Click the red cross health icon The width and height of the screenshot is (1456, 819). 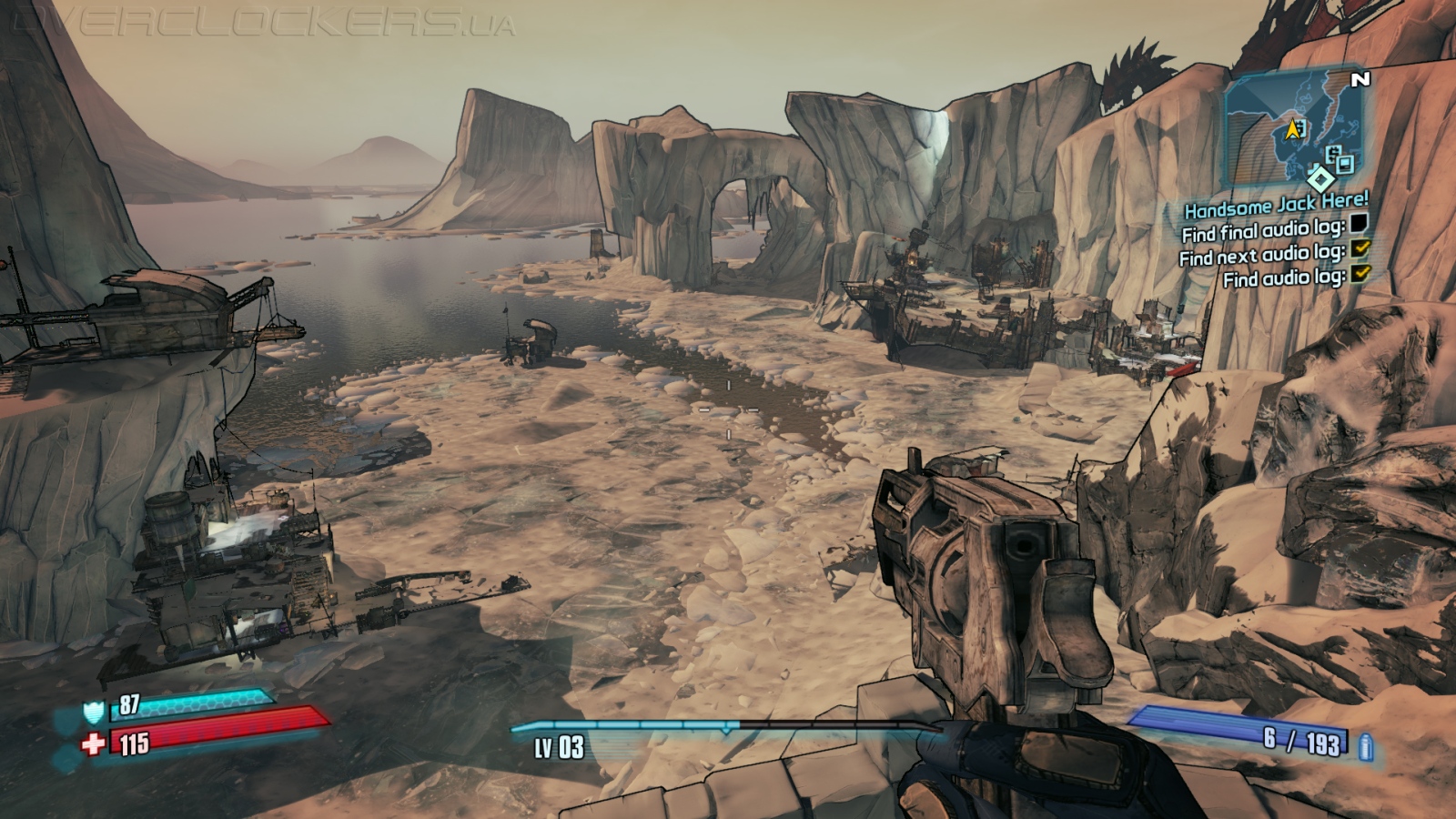click(x=94, y=744)
